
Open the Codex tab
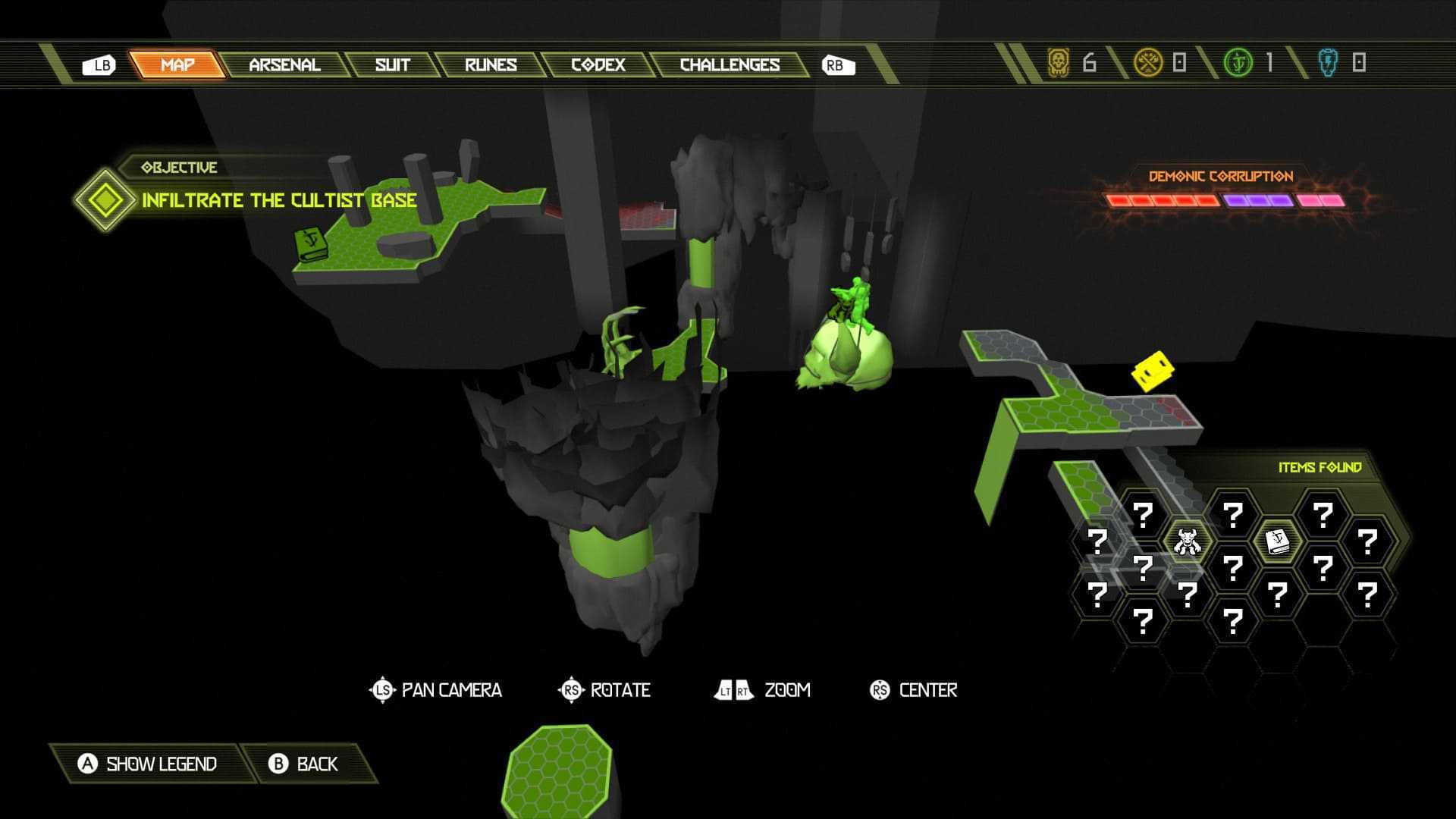point(598,65)
